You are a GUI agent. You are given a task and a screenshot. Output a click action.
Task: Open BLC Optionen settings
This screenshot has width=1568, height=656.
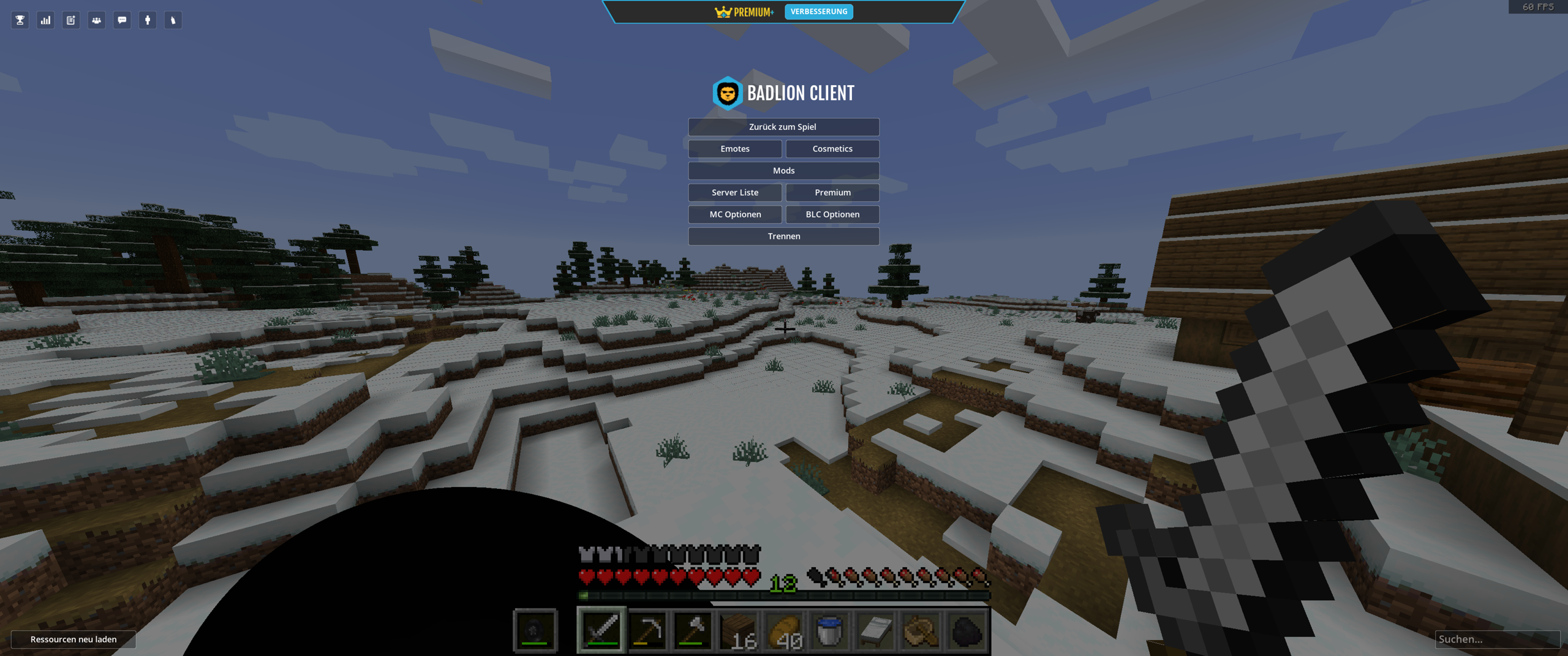coord(832,214)
